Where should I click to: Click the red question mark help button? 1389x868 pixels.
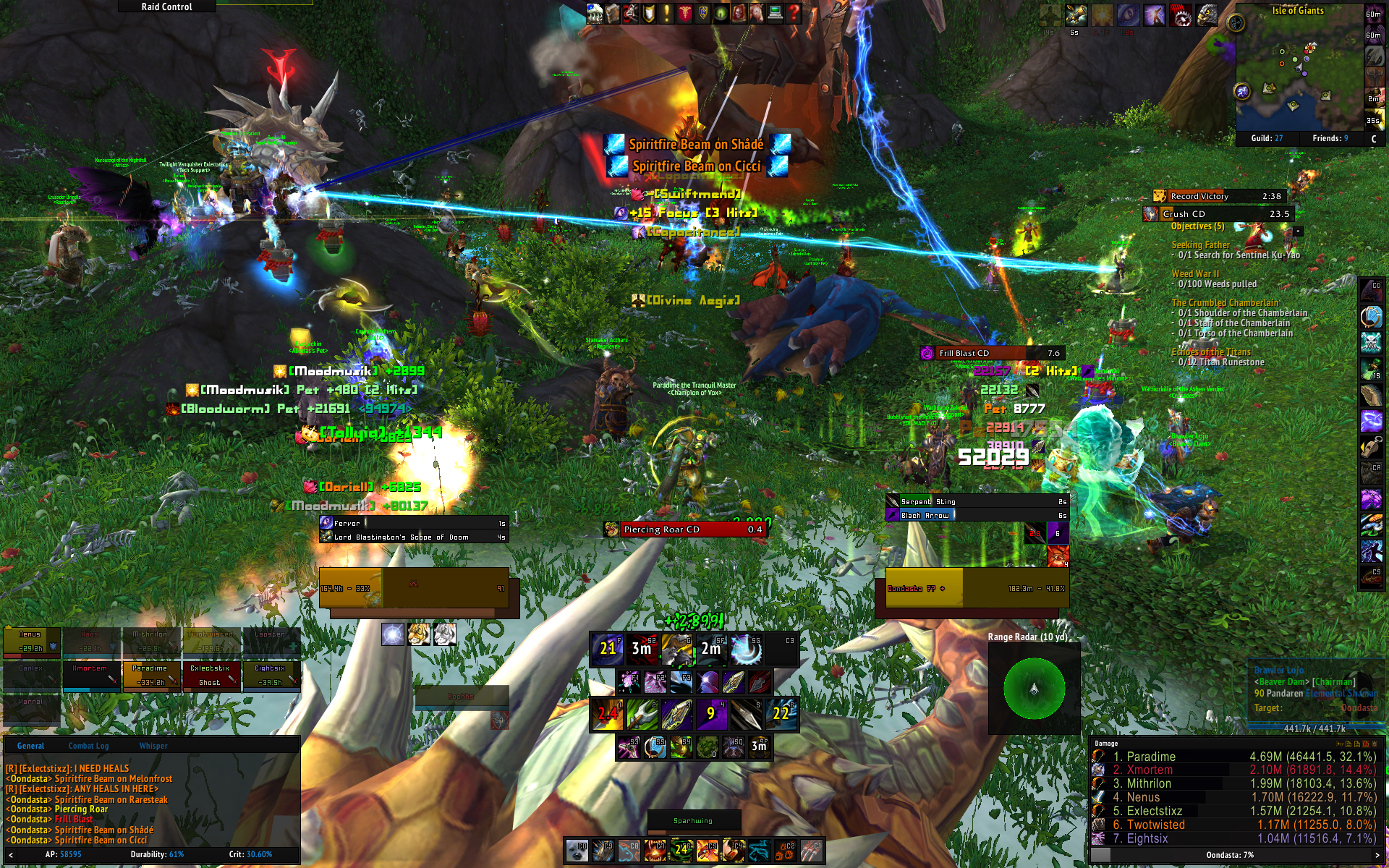click(x=794, y=13)
